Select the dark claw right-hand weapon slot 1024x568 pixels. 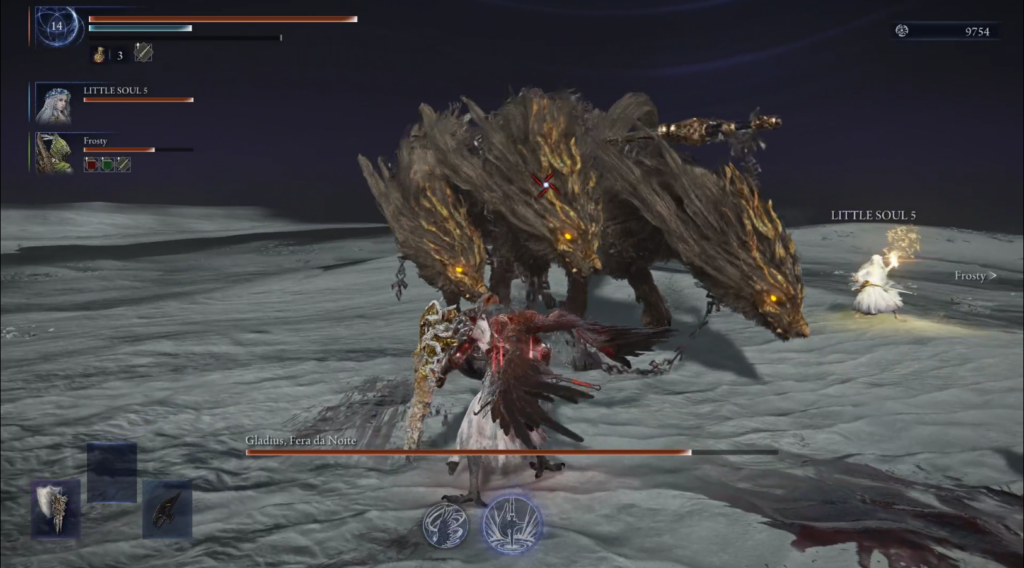point(166,509)
